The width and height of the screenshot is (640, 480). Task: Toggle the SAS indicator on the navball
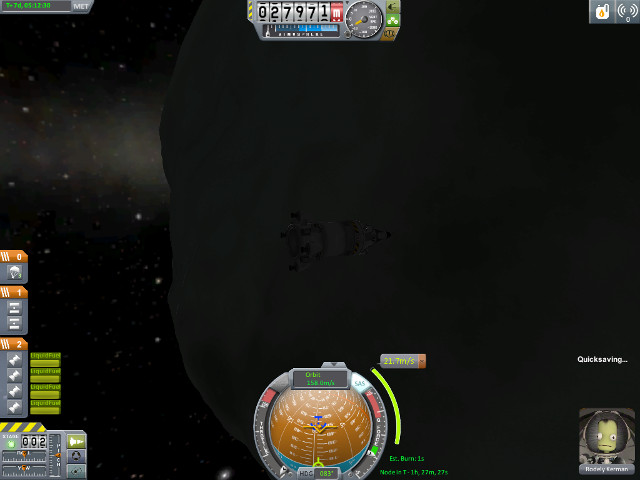click(x=359, y=381)
